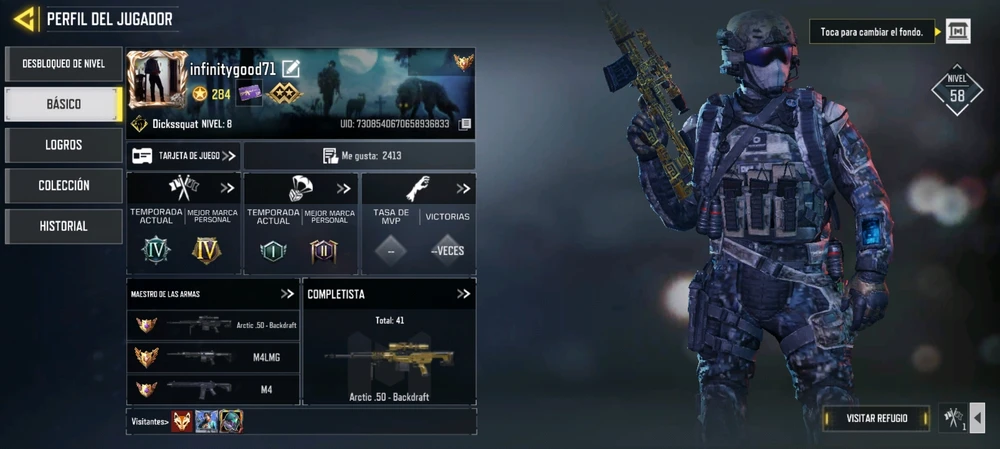
Task: Show the Historial tab
Action: pyautogui.click(x=63, y=226)
